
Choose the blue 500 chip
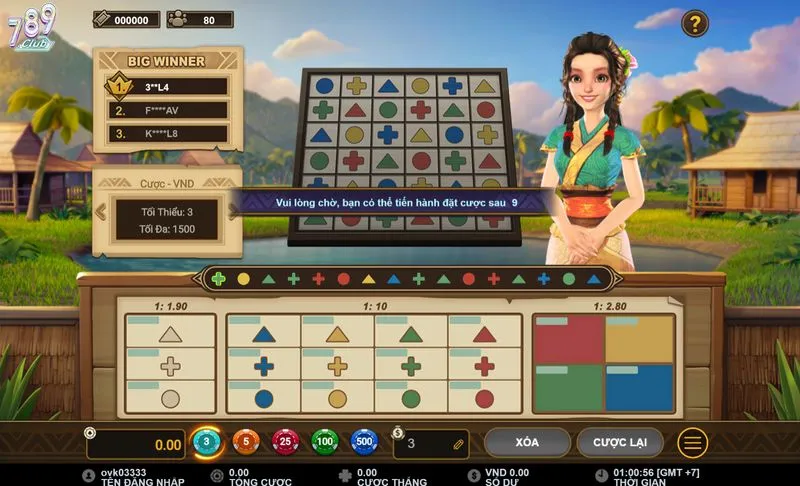(365, 441)
